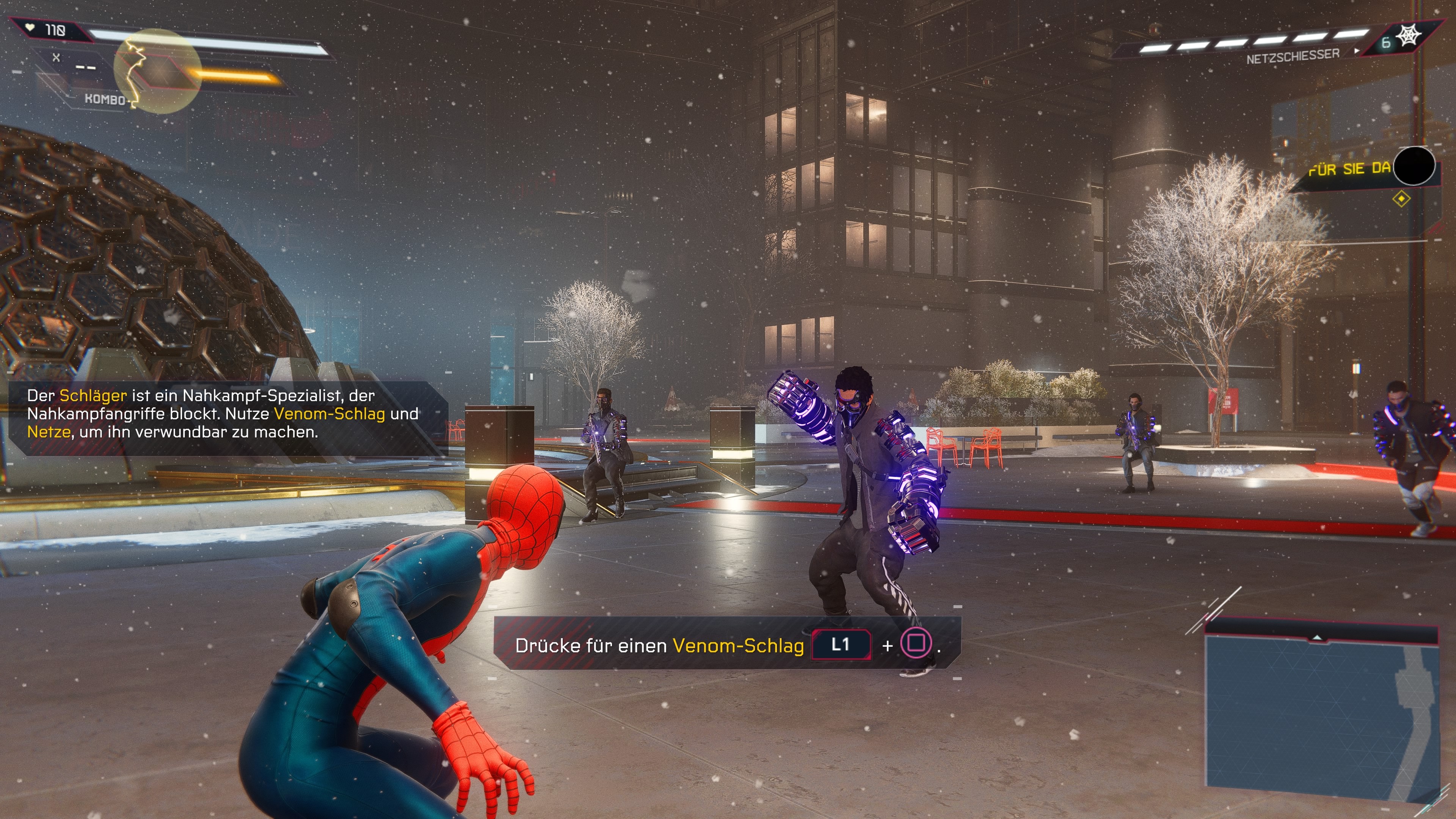Select the Netzschiesser gadget web icon
The image size is (1456, 819).
pos(1410,37)
